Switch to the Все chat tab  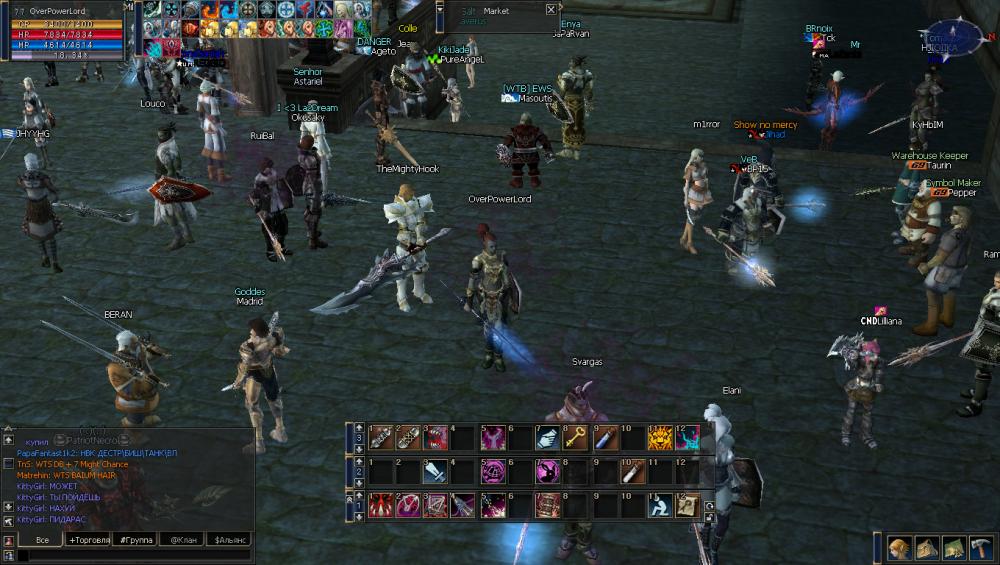click(x=40, y=540)
